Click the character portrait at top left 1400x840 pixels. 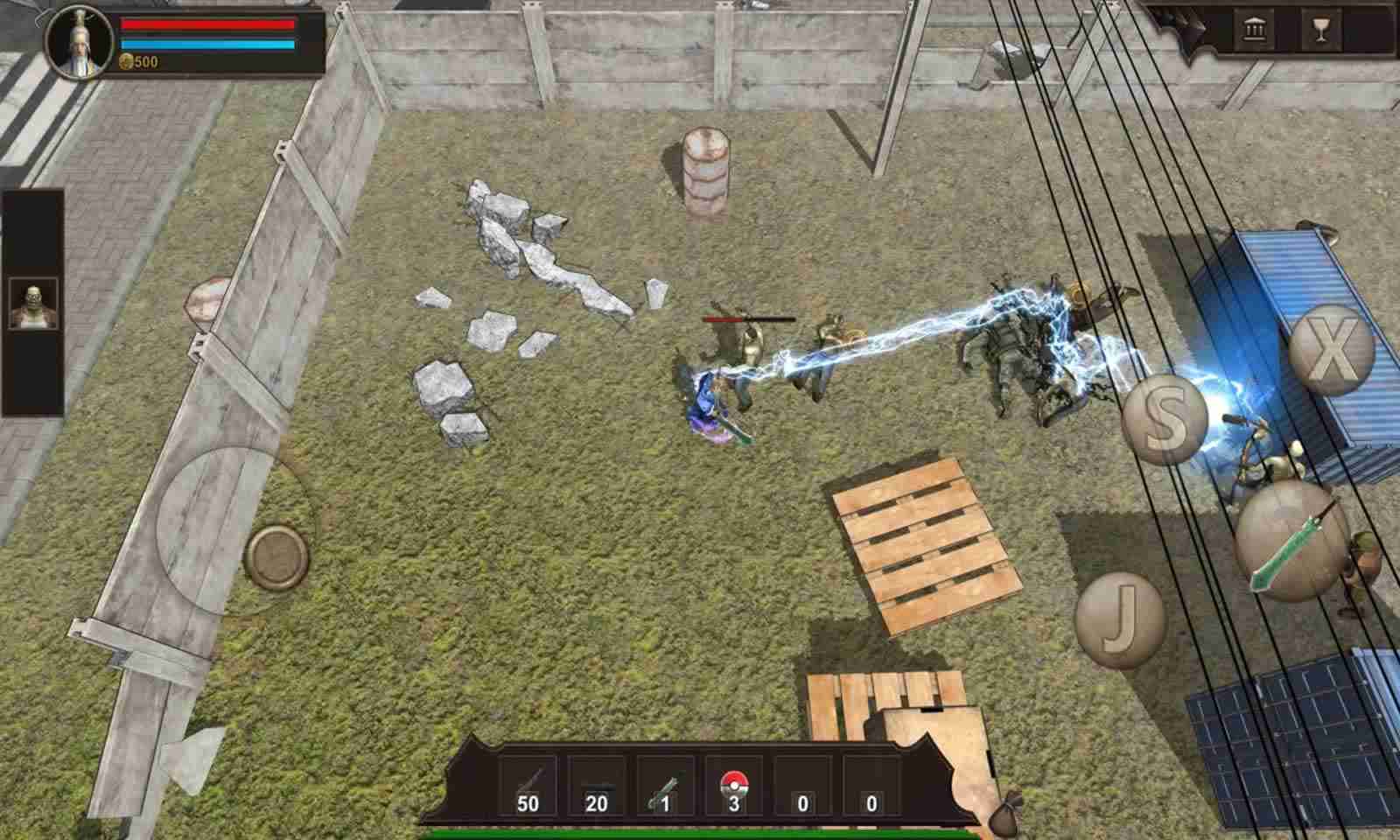pyautogui.click(x=79, y=40)
